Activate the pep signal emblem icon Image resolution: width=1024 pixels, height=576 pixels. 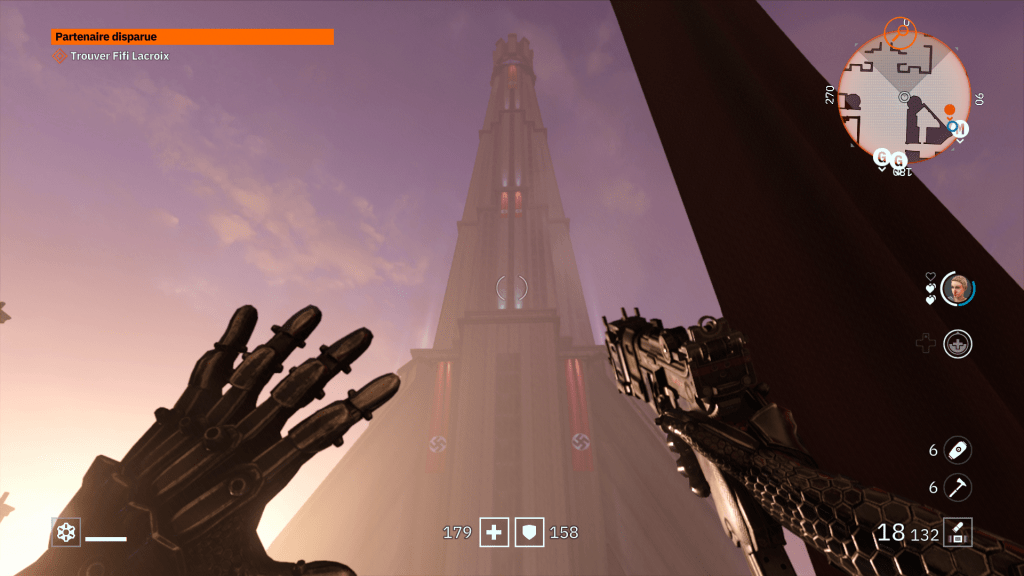click(958, 344)
